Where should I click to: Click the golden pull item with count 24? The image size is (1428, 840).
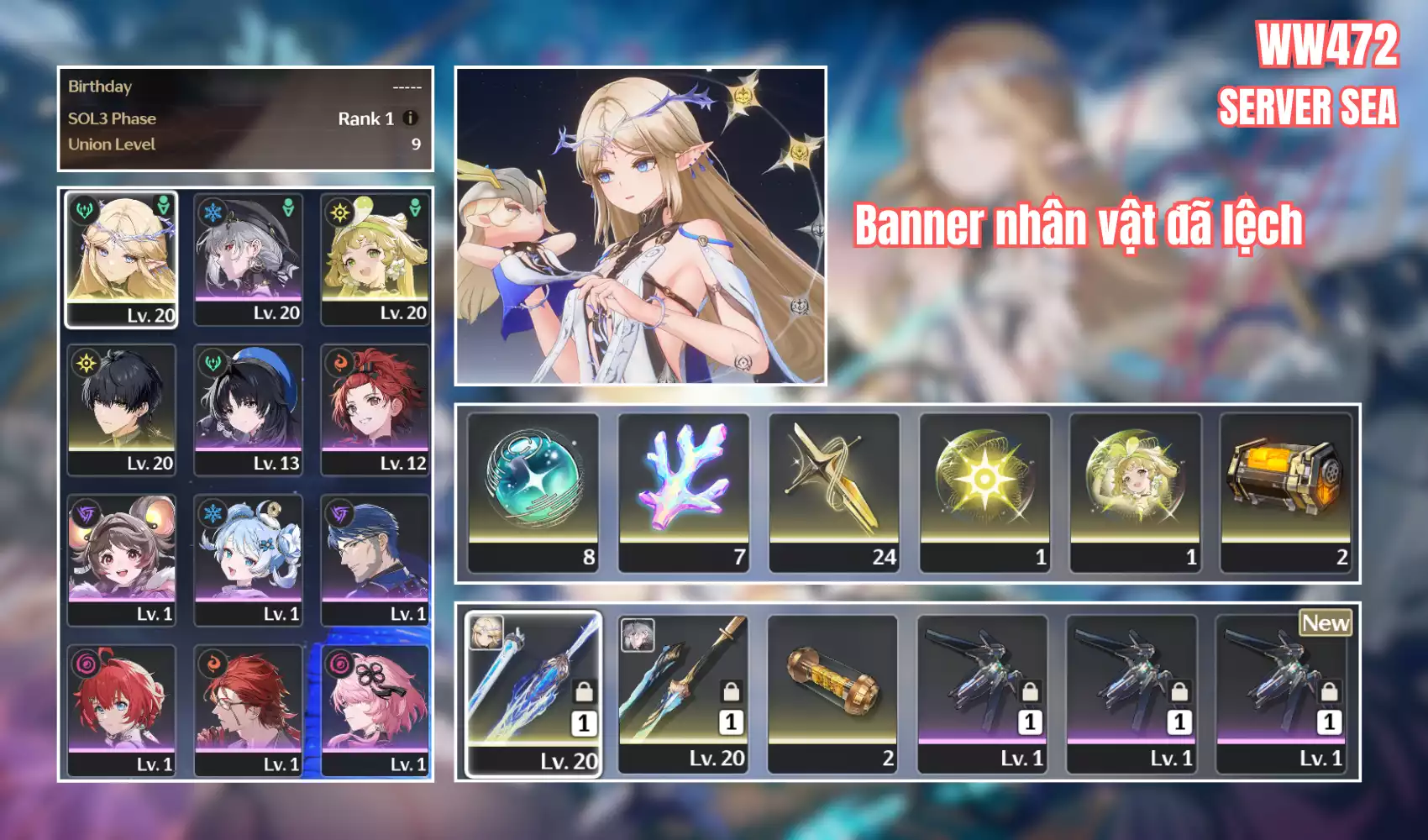tap(834, 492)
